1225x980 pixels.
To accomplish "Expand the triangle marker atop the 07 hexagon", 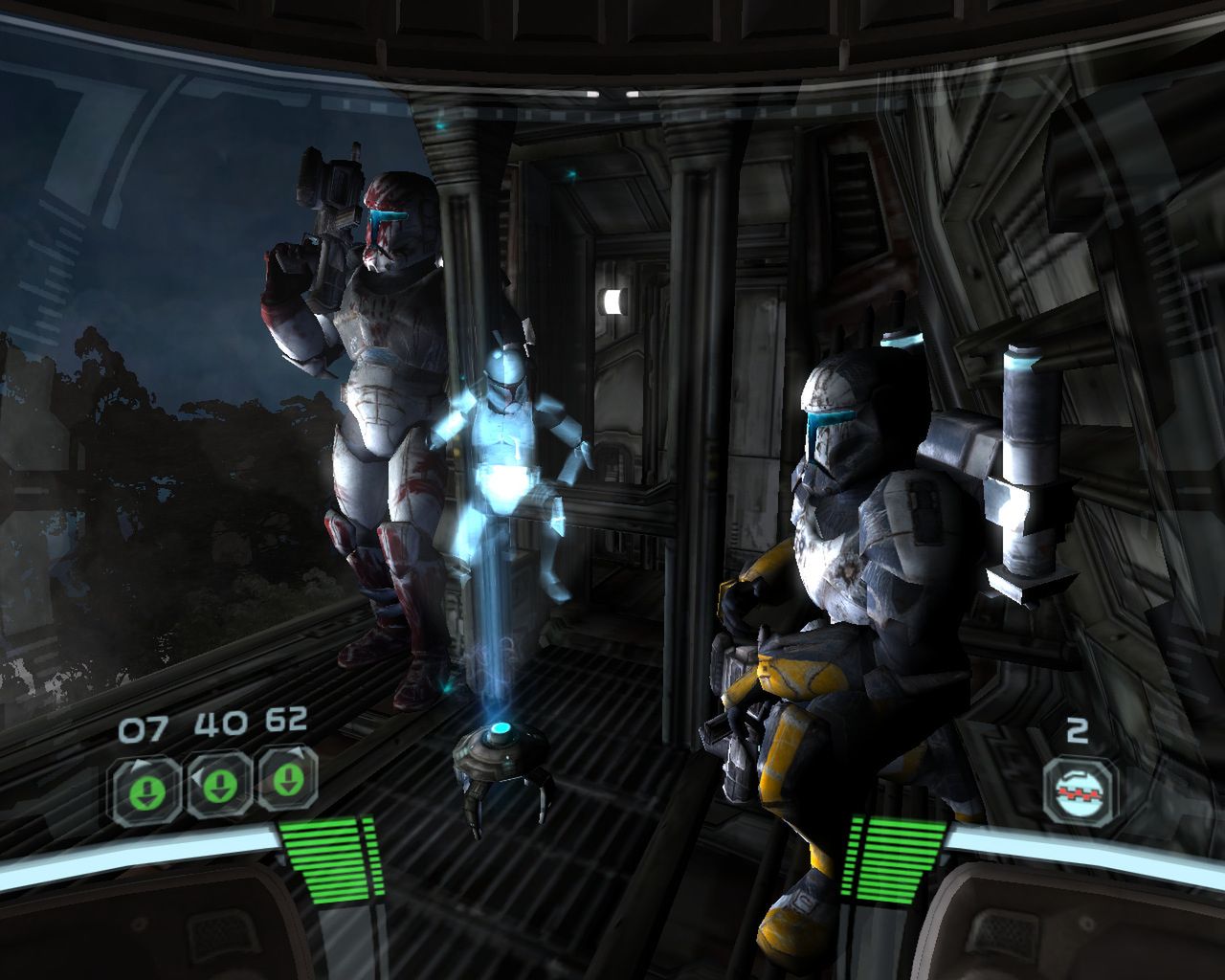I will [139, 765].
